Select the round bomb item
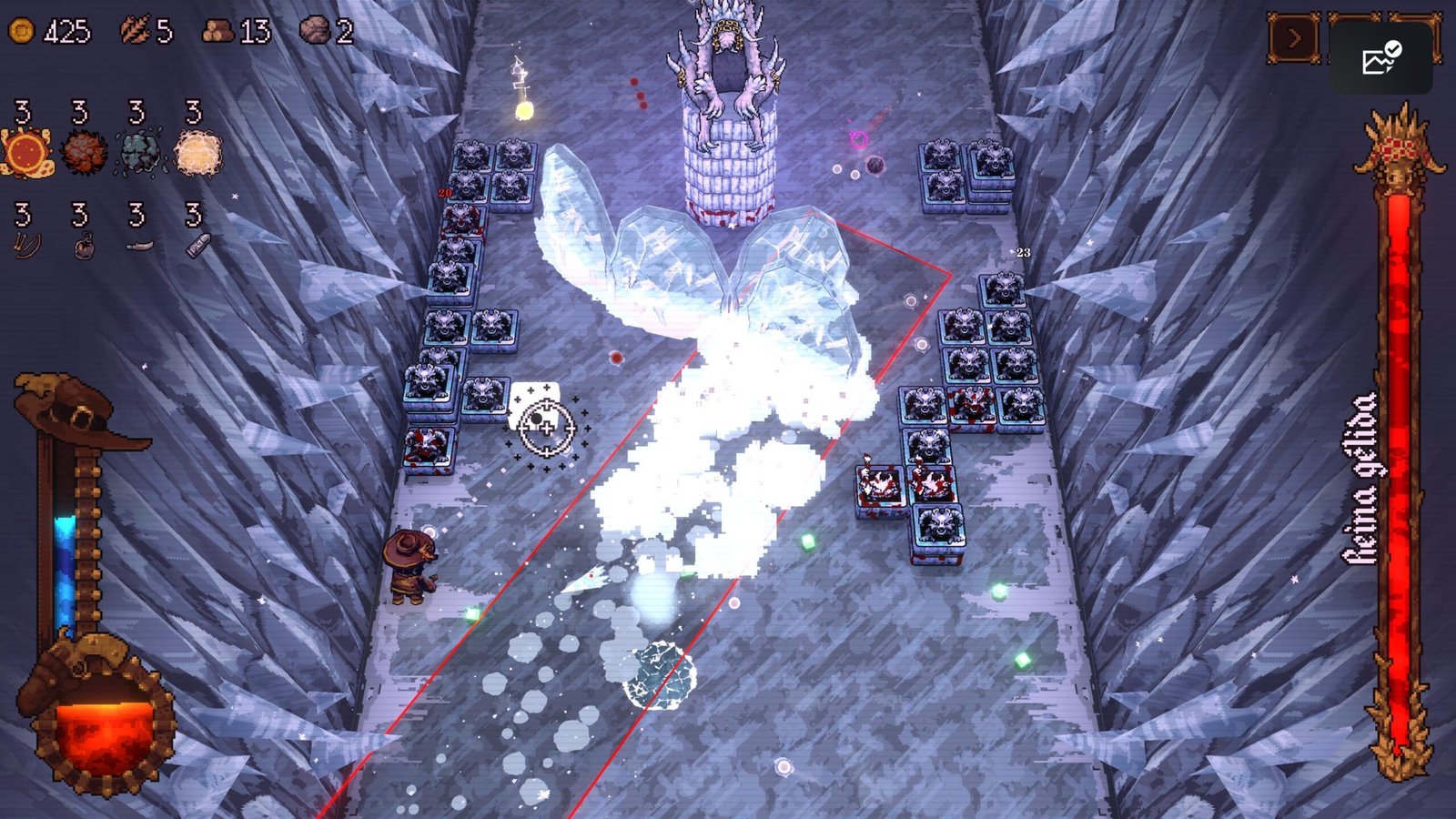This screenshot has height=819, width=1456. point(83,246)
